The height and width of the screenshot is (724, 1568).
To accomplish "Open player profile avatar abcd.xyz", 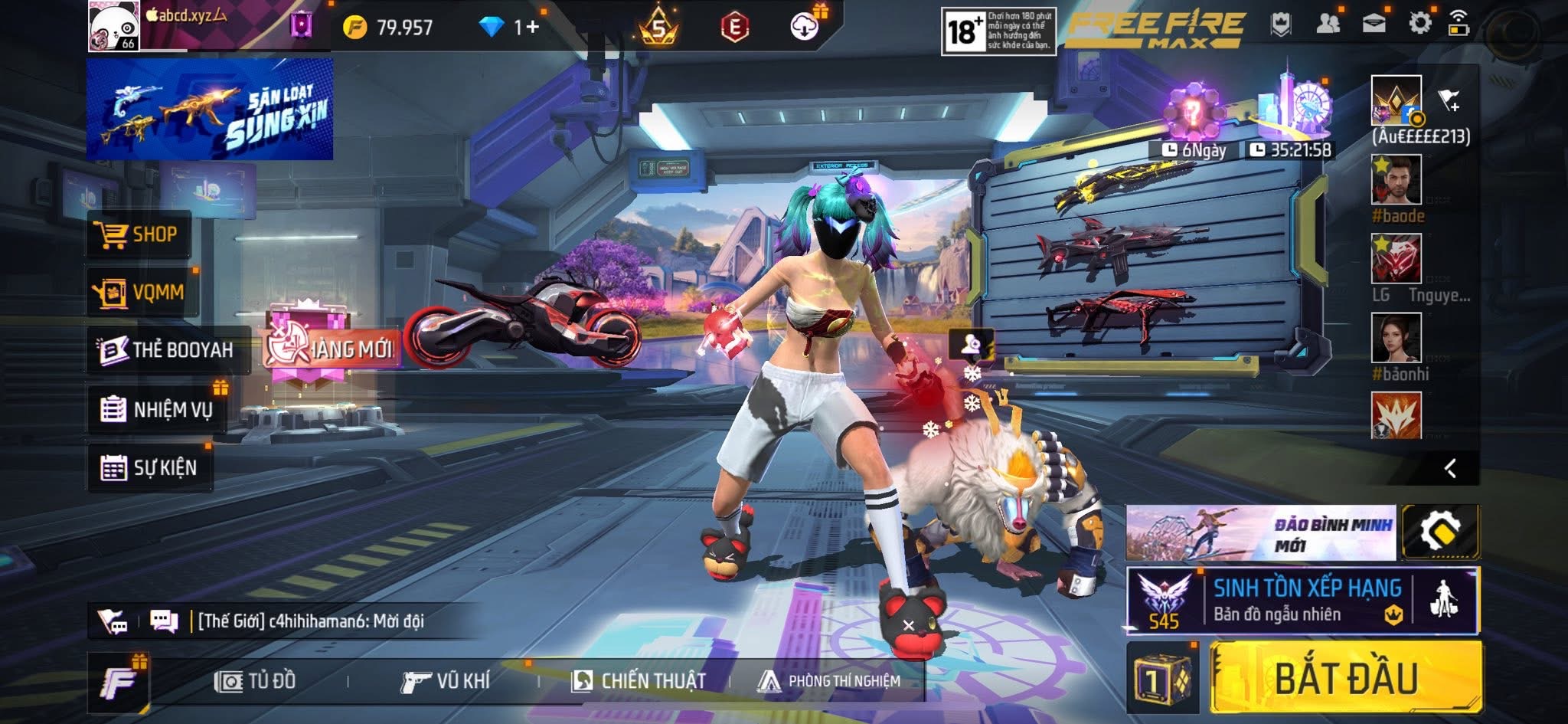I will point(113,26).
